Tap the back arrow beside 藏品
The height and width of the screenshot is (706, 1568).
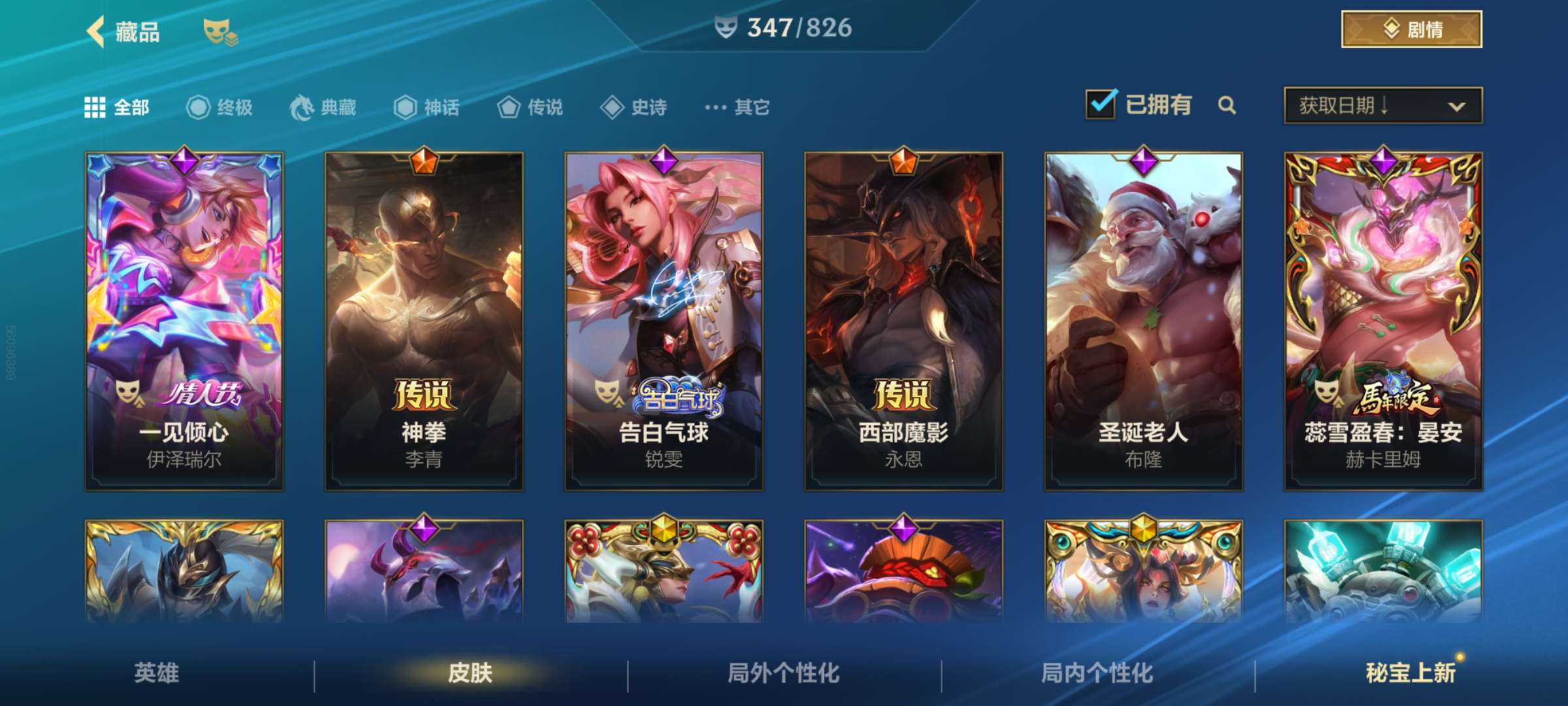click(x=93, y=32)
